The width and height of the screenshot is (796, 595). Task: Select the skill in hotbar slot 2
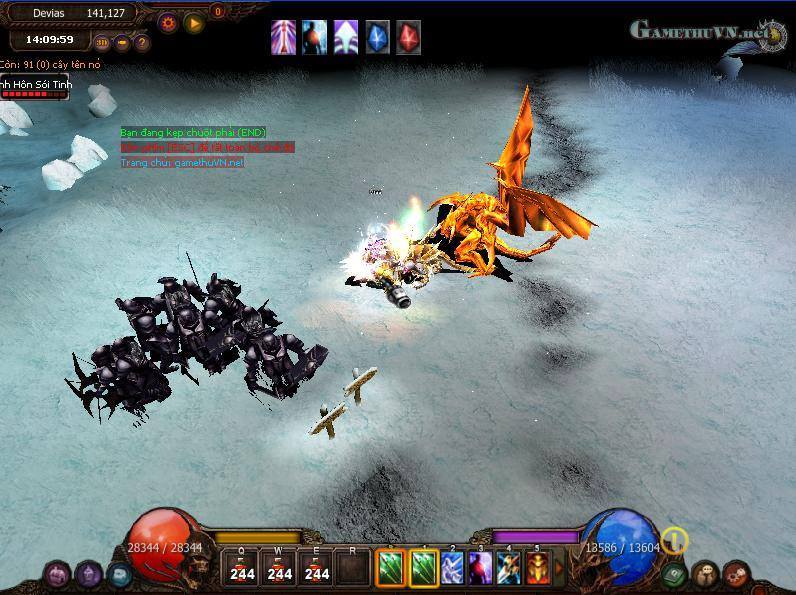(x=452, y=567)
